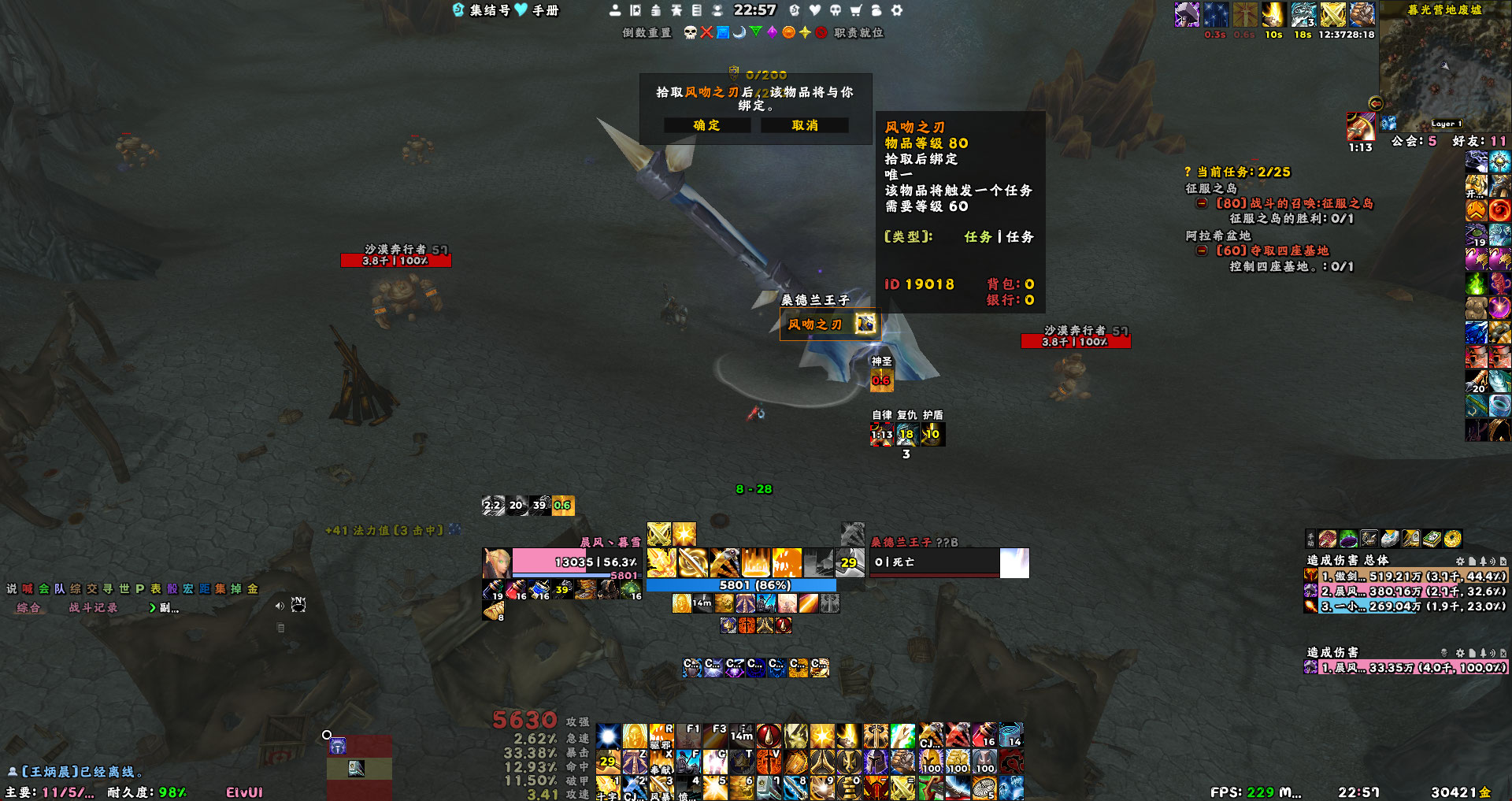Open the shopping cart icon
The width and height of the screenshot is (1512, 801).
855,10
